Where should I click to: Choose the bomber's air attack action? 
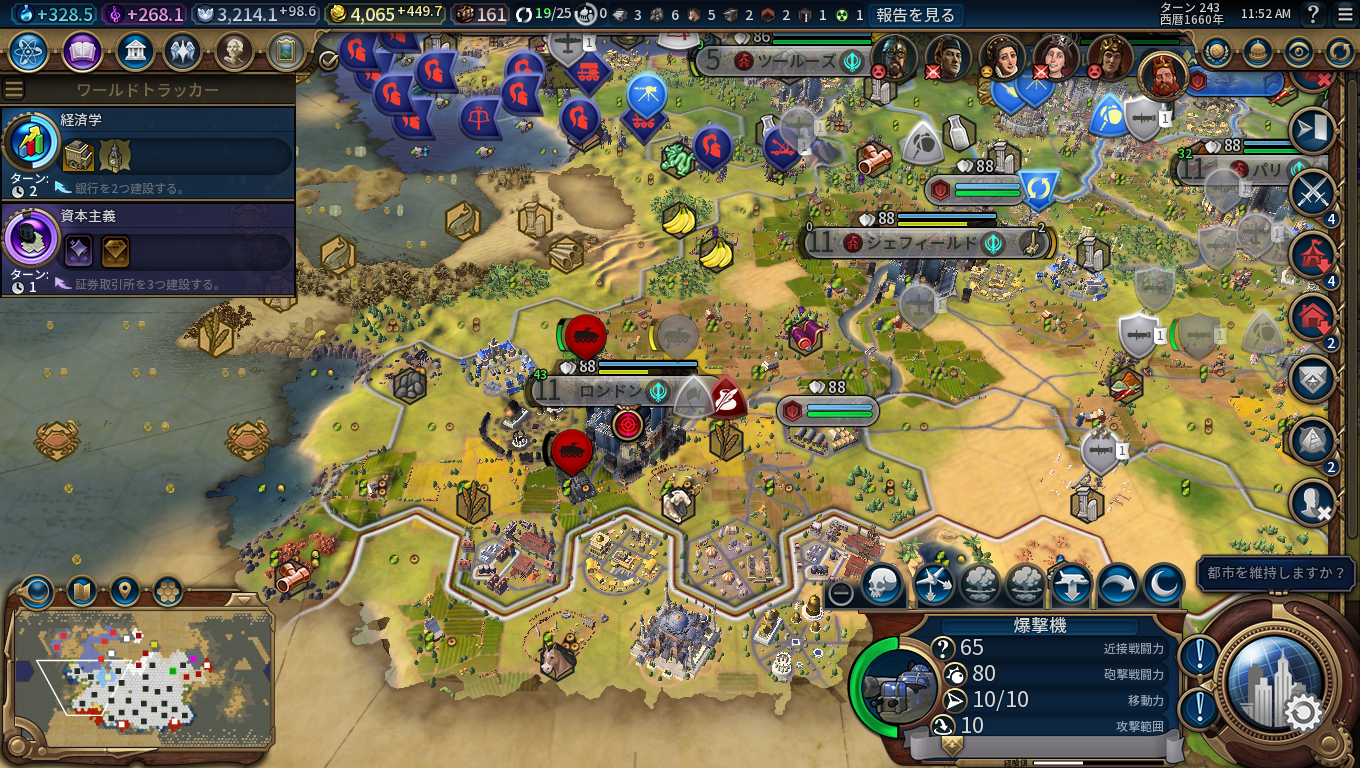(935, 584)
